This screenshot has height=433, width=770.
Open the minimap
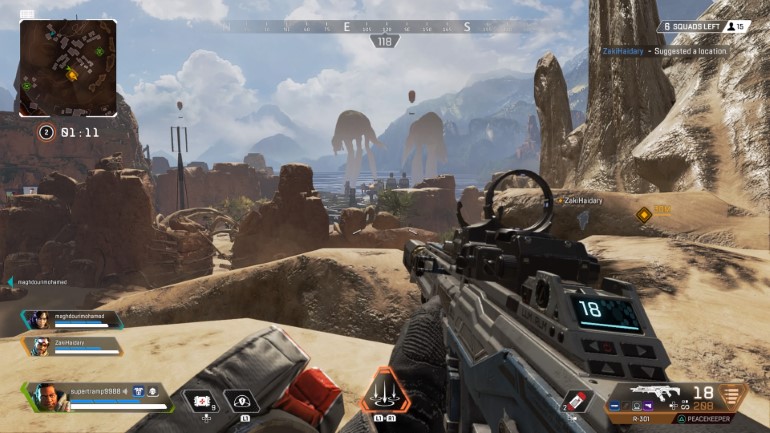click(68, 67)
